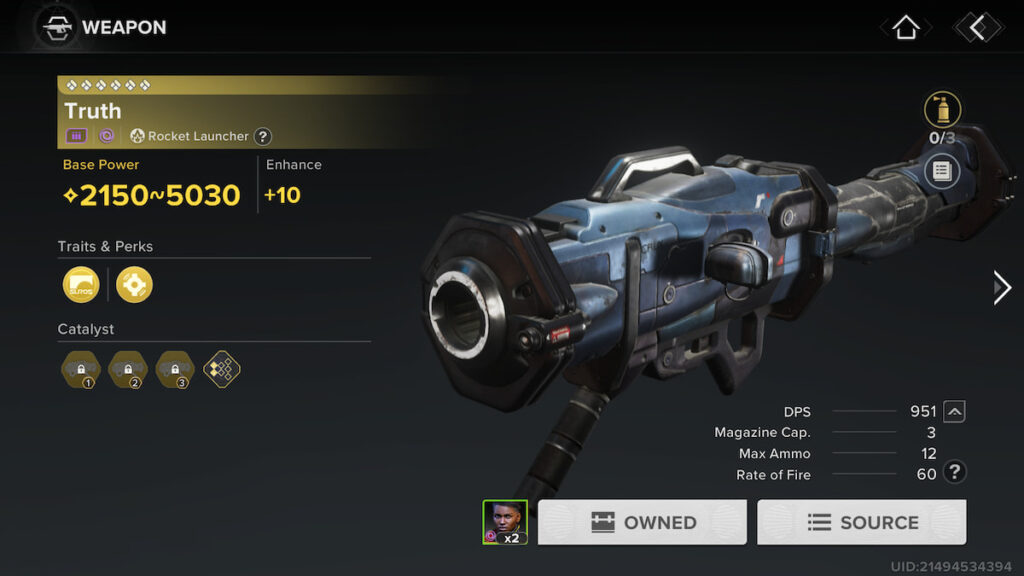Show the next weapon with the right arrow
Screen dimensions: 1024x576
[x=1002, y=288]
